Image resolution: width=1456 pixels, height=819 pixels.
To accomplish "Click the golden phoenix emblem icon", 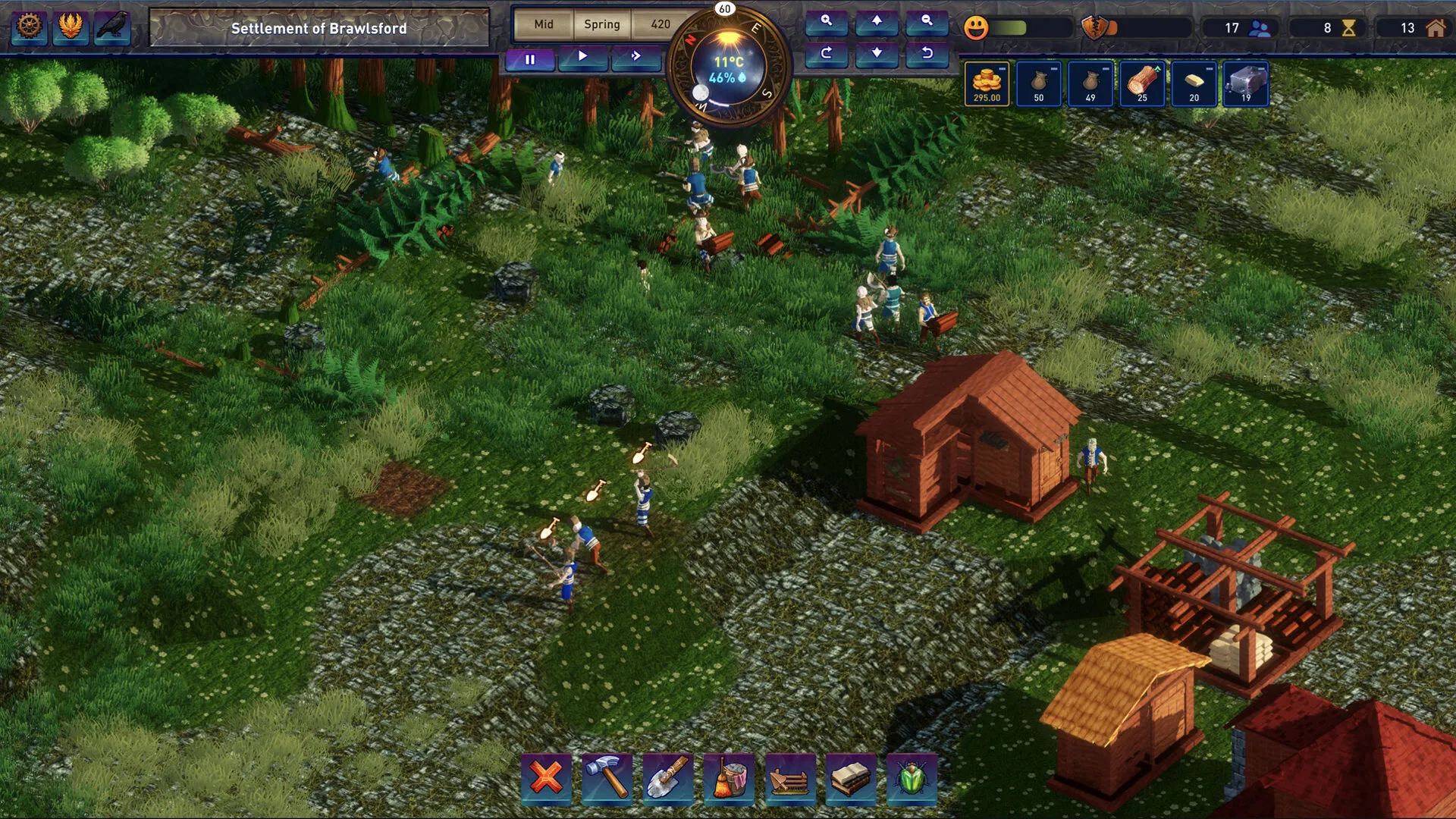I will click(x=71, y=27).
